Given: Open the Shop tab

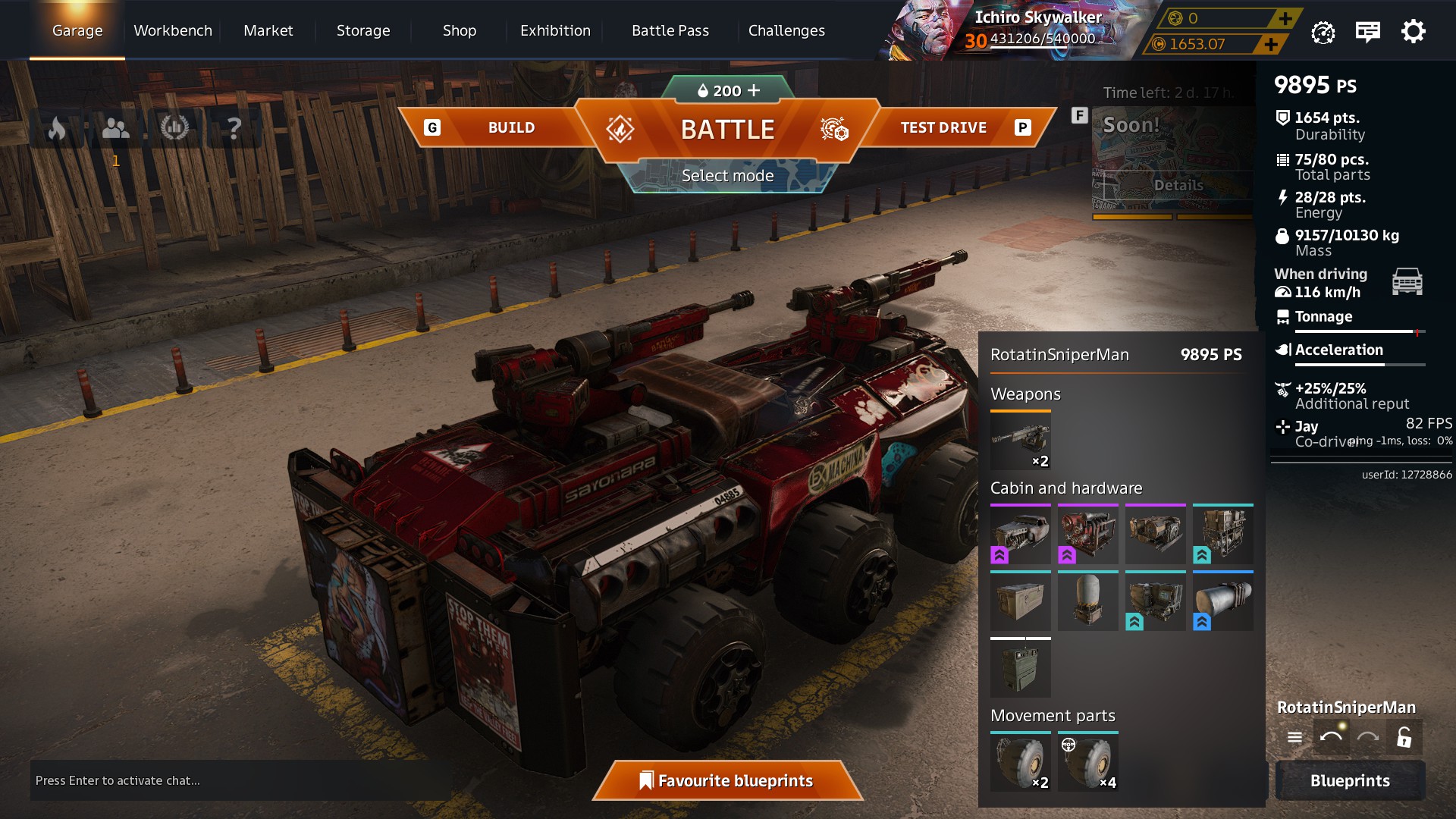Looking at the screenshot, I should point(460,31).
